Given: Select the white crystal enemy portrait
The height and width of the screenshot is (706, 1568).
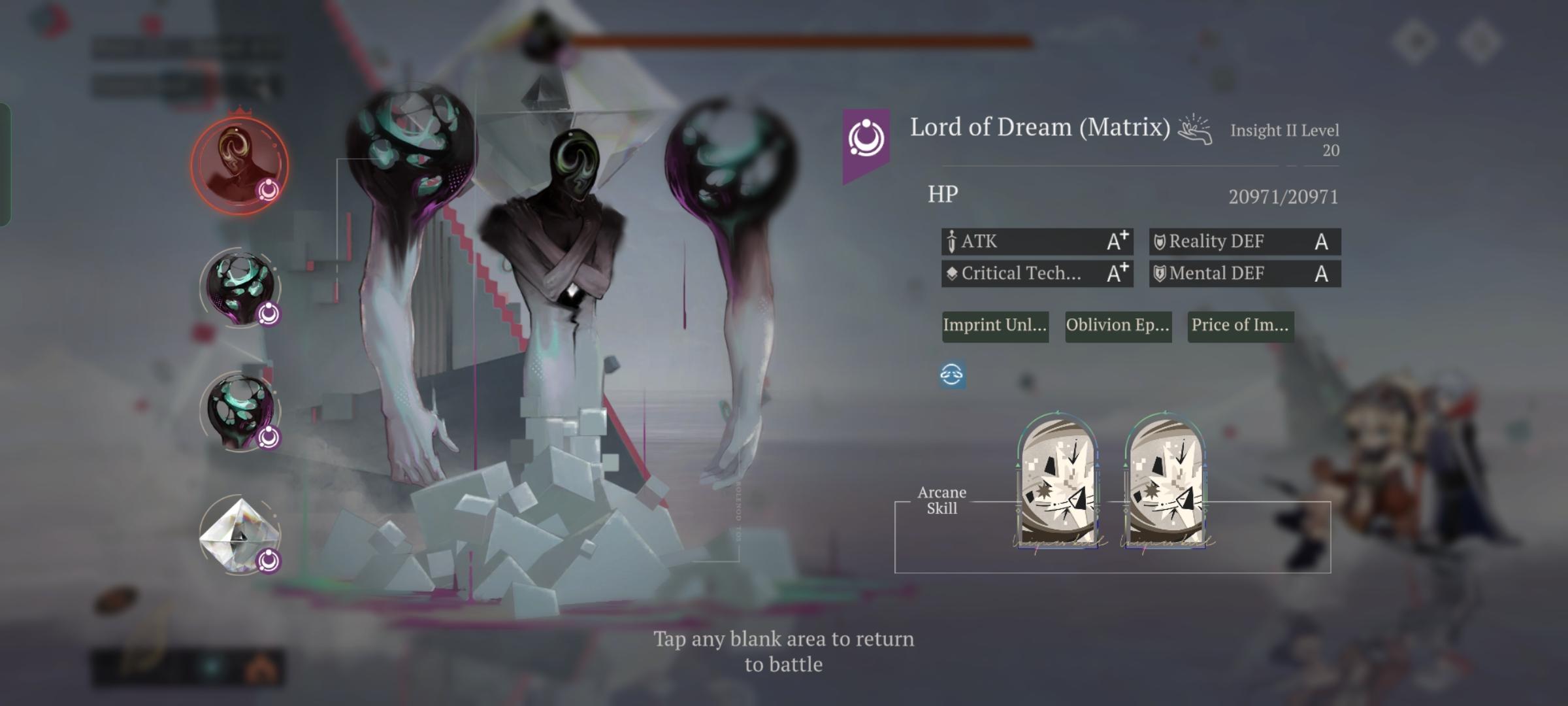Looking at the screenshot, I should coord(240,534).
